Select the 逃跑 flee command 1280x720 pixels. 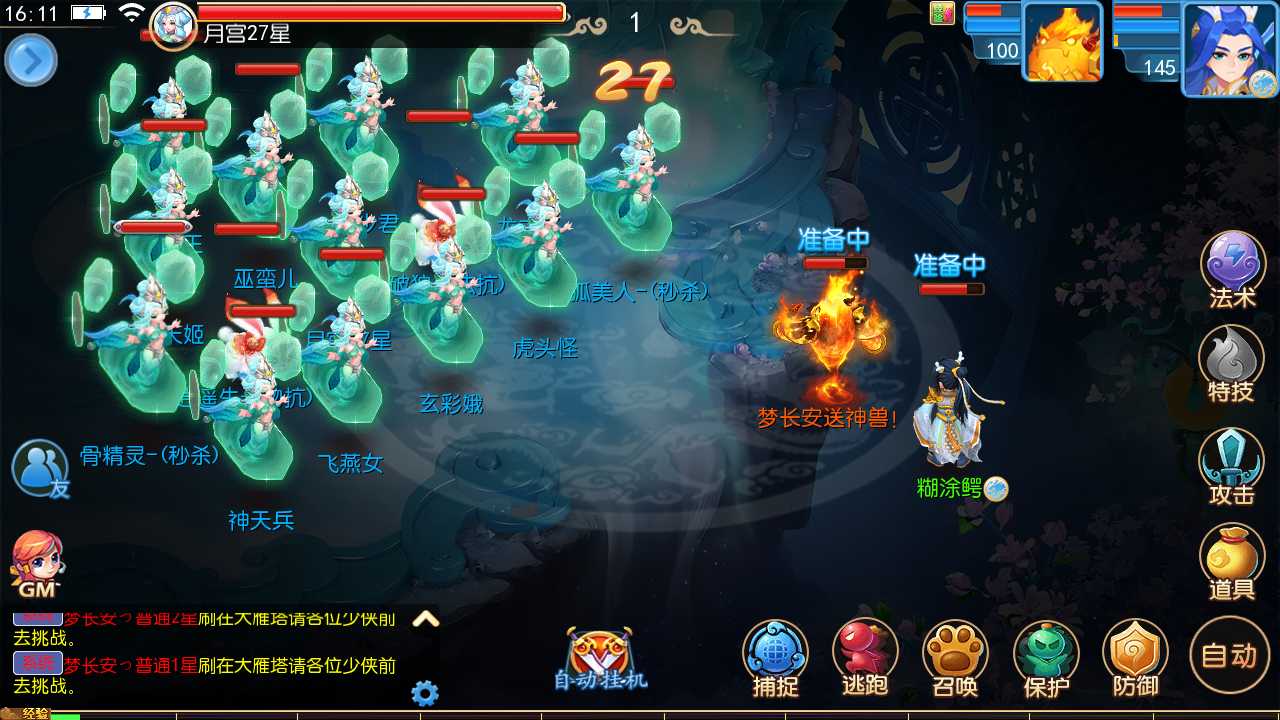865,655
